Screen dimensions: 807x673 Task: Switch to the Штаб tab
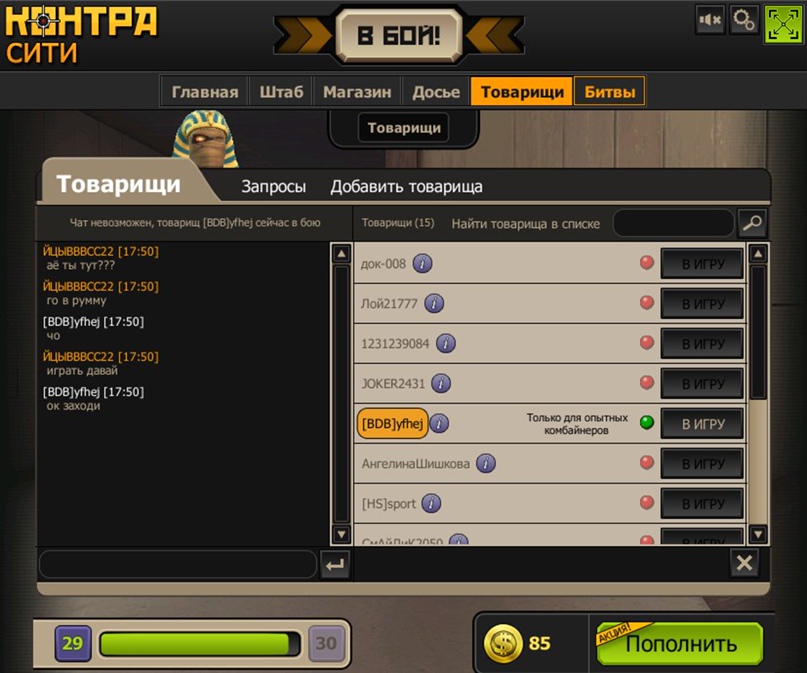point(281,92)
